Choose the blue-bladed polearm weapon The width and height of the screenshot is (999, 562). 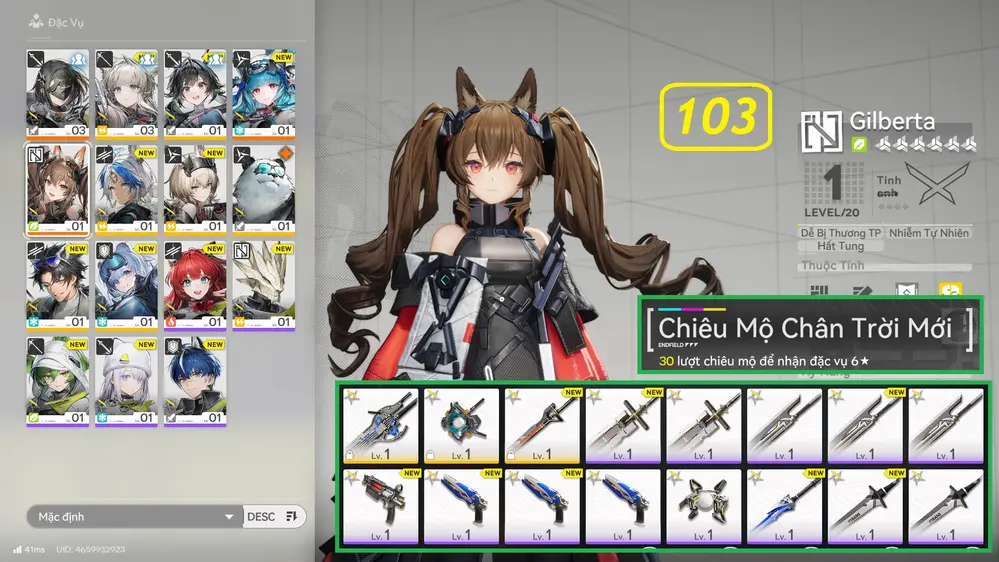pos(784,503)
